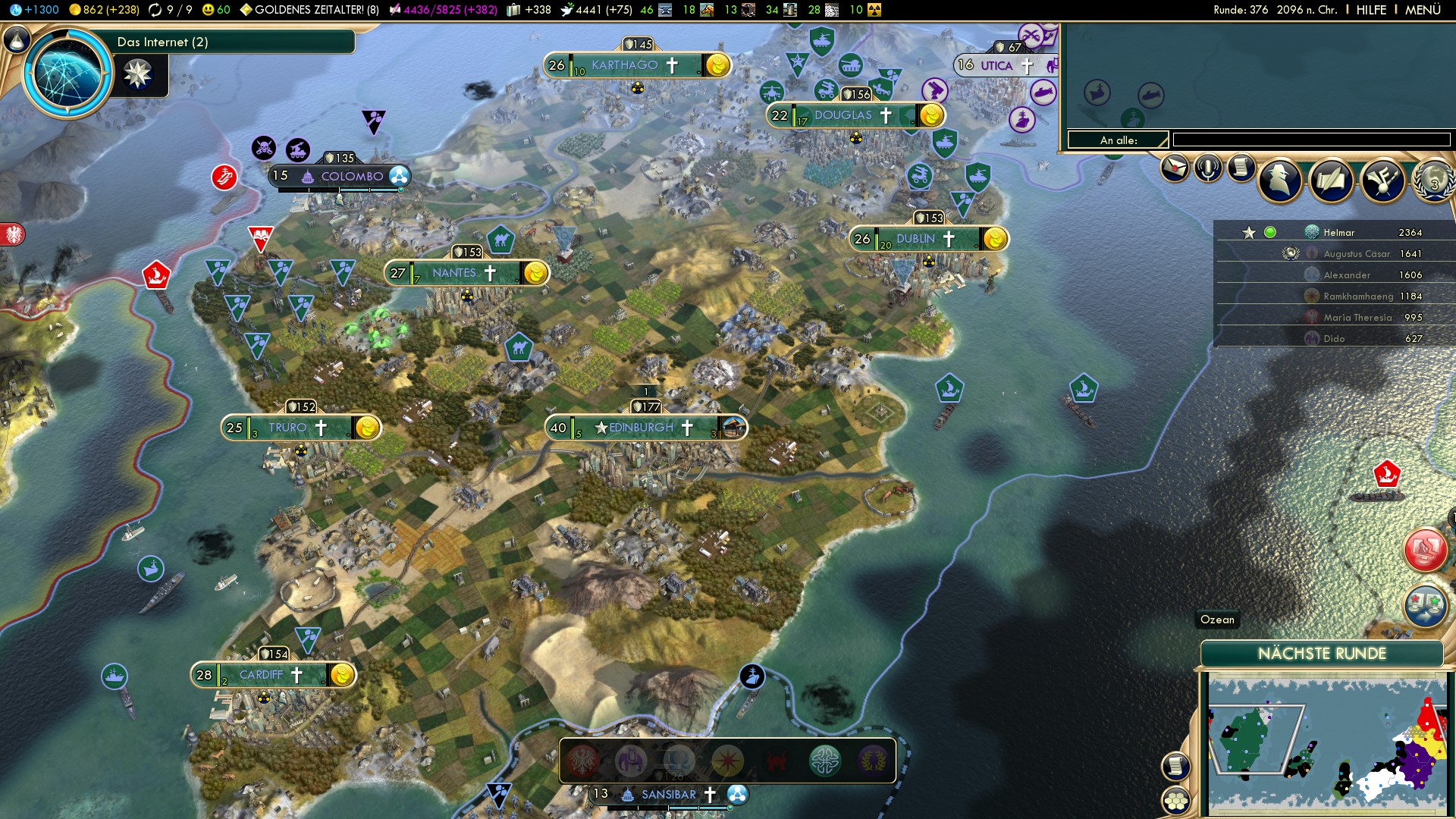Viewport: 1456px width, 819px height.
Task: Toggle the microphone voice chat button
Action: [x=1208, y=168]
